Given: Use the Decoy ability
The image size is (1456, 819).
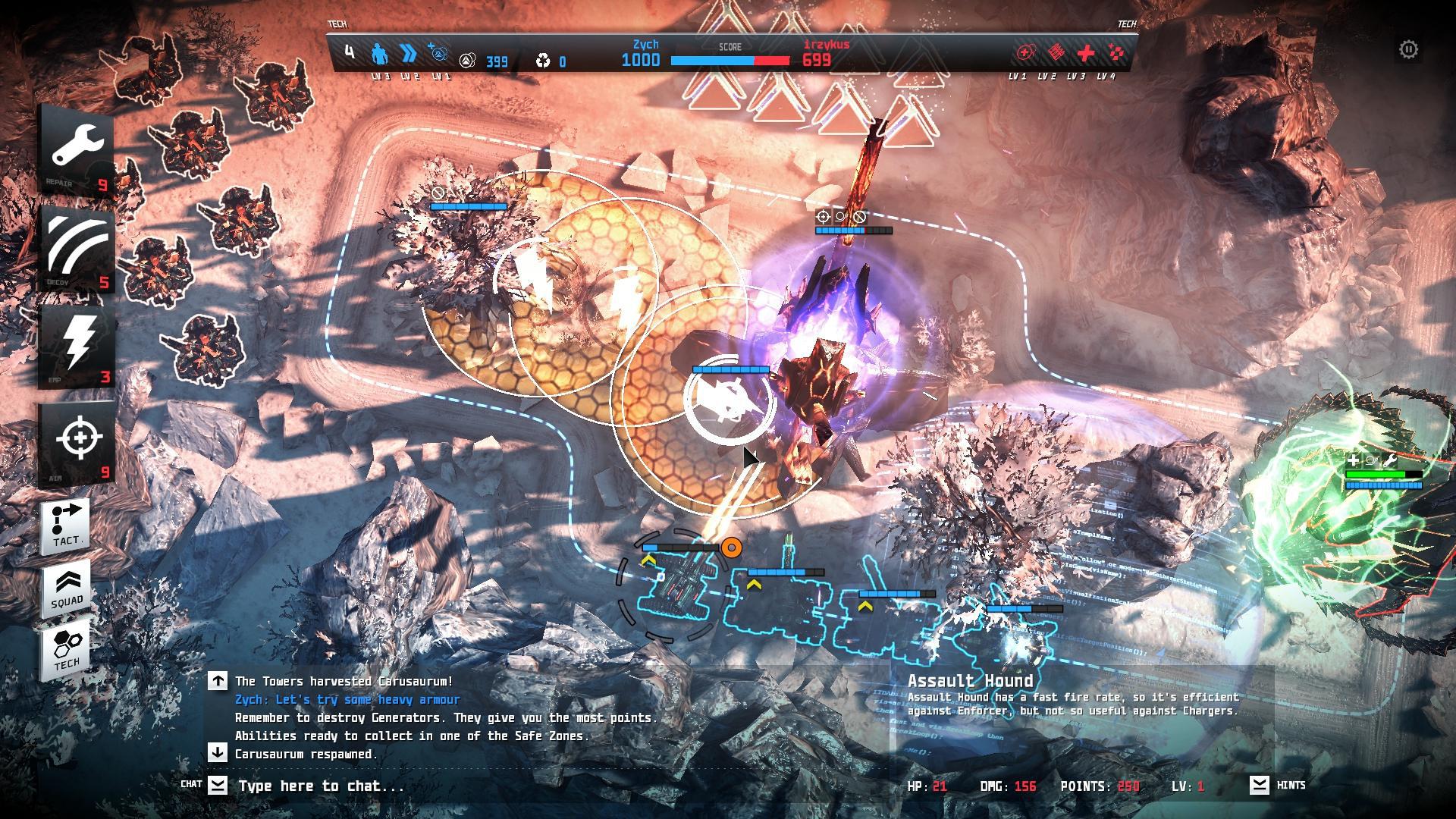Looking at the screenshot, I should click(77, 247).
